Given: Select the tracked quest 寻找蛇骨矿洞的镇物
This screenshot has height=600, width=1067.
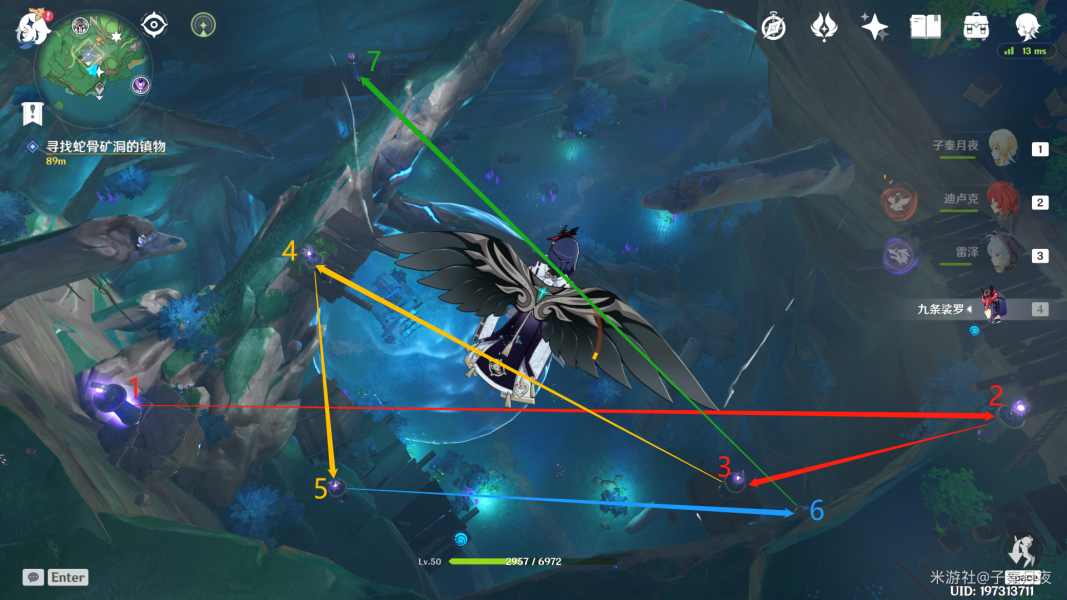Looking at the screenshot, I should coord(104,146).
